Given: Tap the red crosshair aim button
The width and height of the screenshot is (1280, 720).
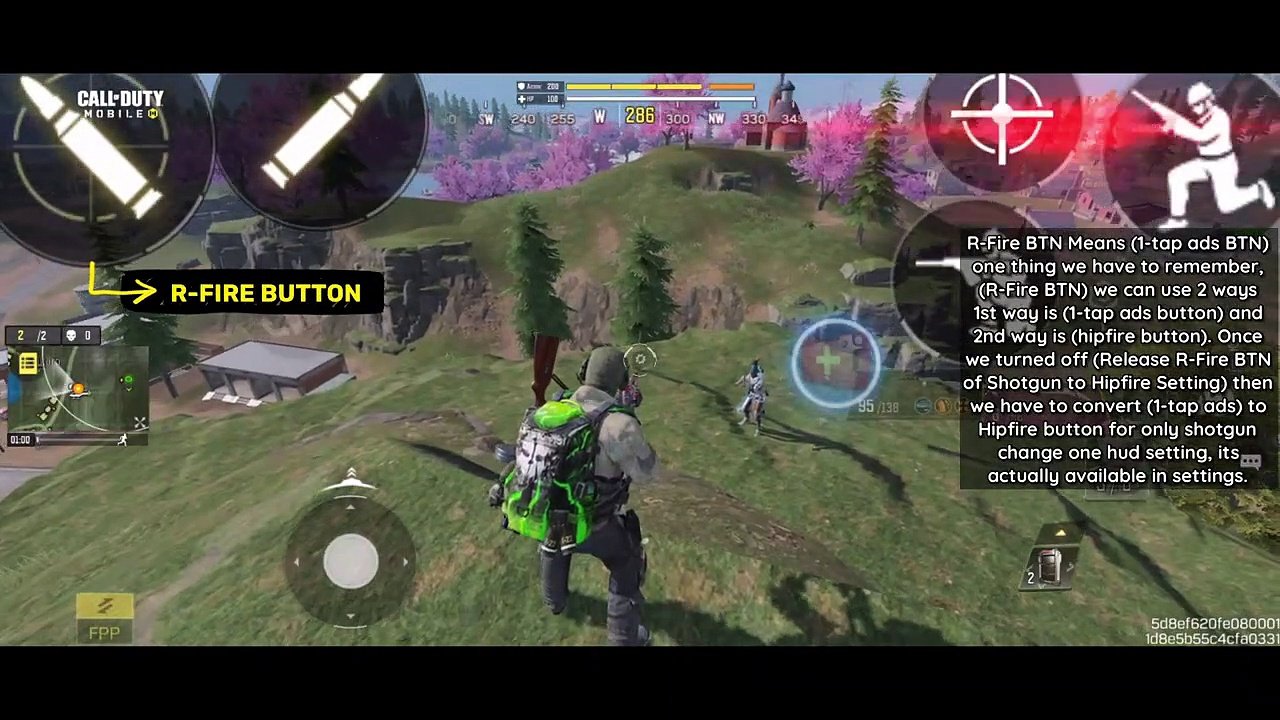Looking at the screenshot, I should [1002, 120].
